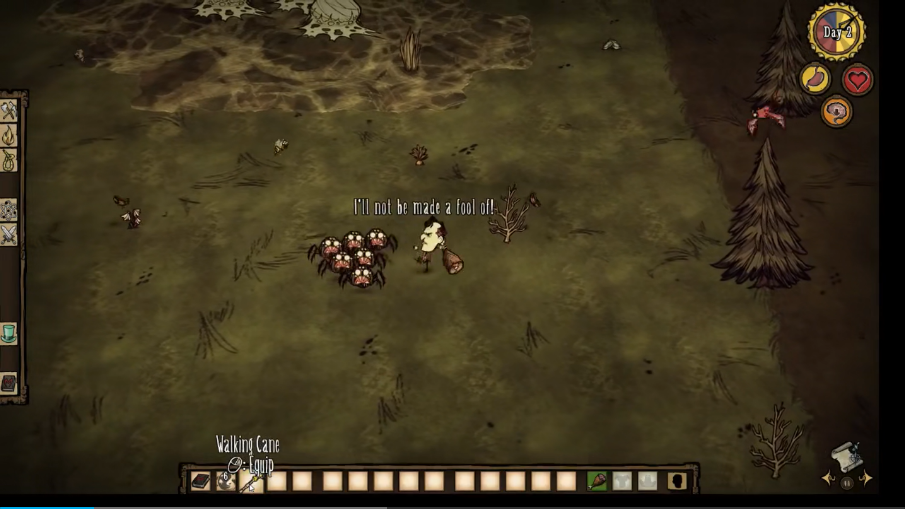Screen dimensions: 905x509
Task: Open the Fight crafting tab with crossed swords
Action: tap(9, 235)
